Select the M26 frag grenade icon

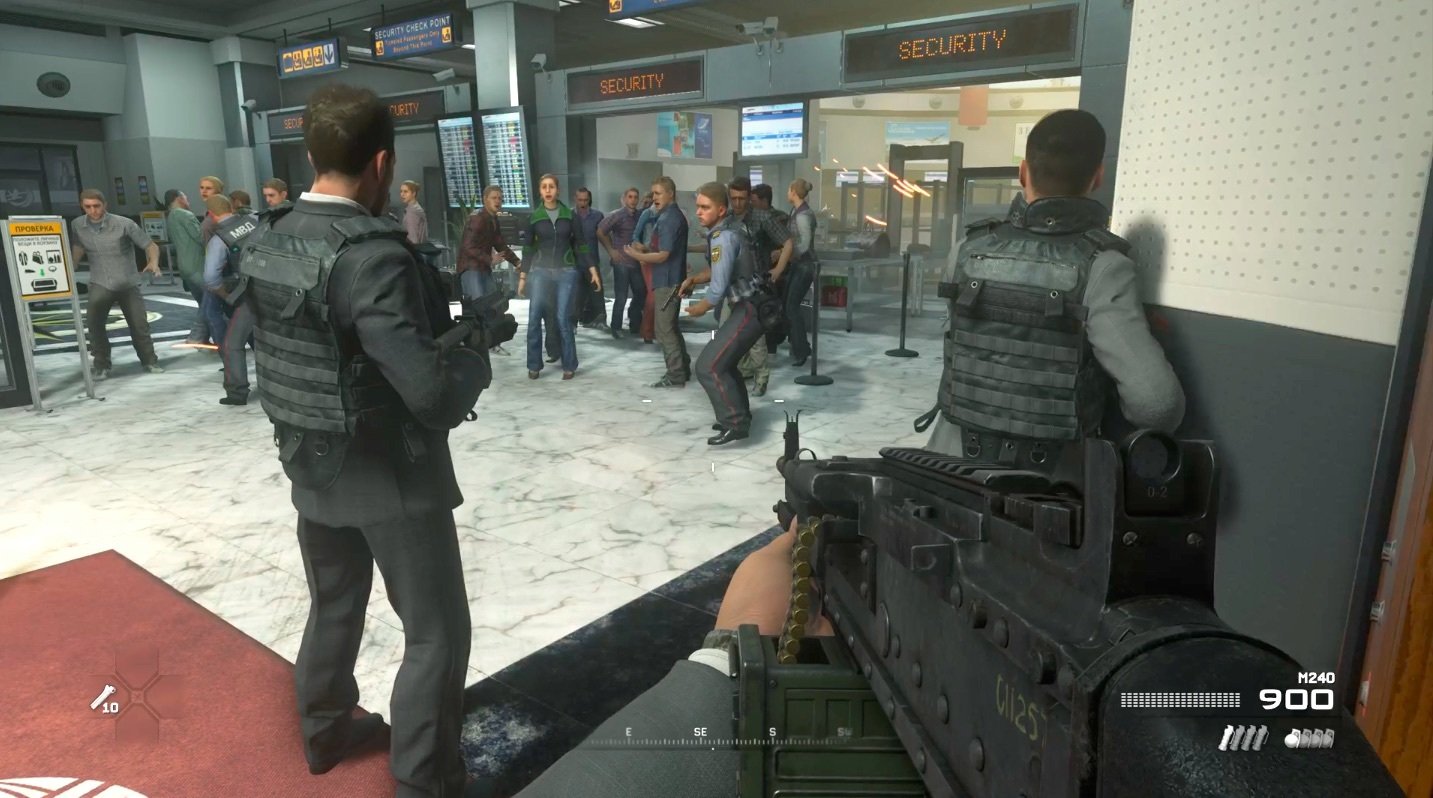point(1310,738)
